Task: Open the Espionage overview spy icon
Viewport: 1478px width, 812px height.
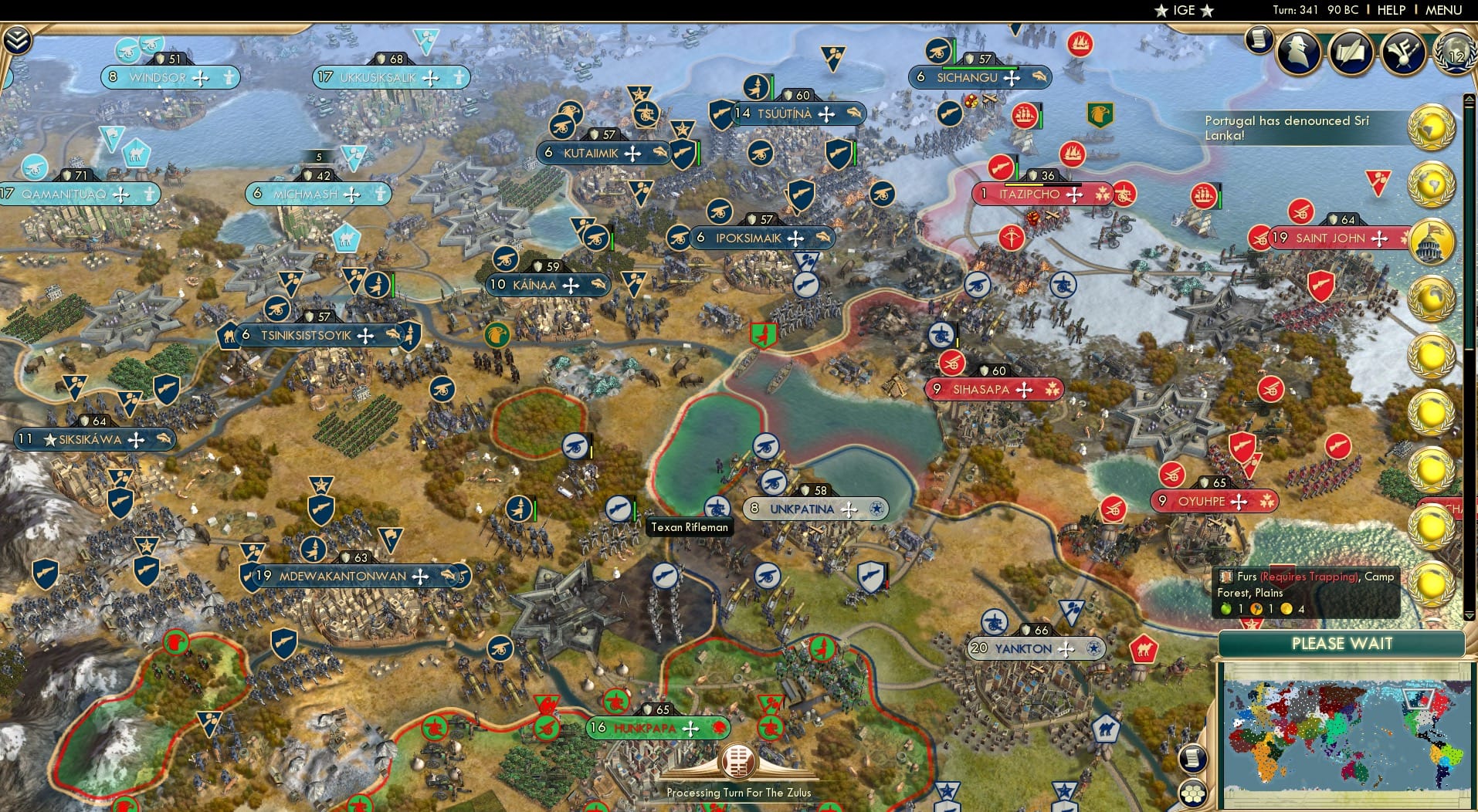Action: [1300, 53]
